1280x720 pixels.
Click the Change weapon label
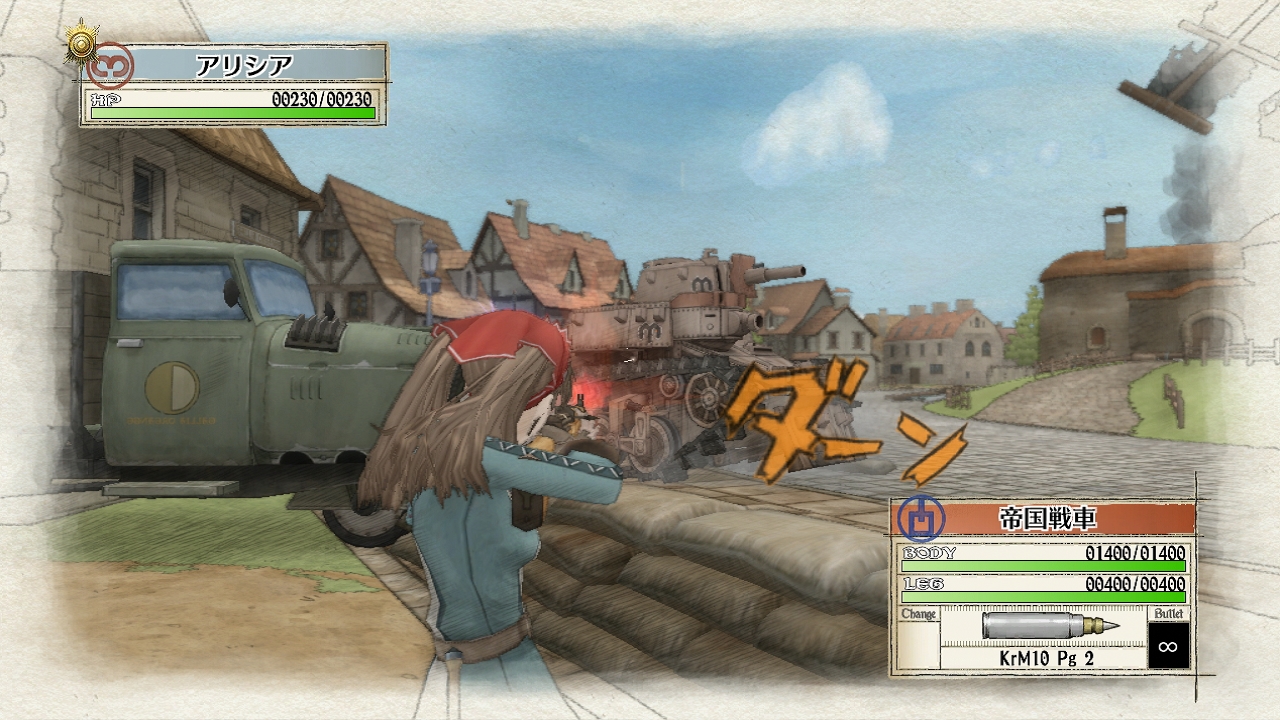[x=918, y=614]
